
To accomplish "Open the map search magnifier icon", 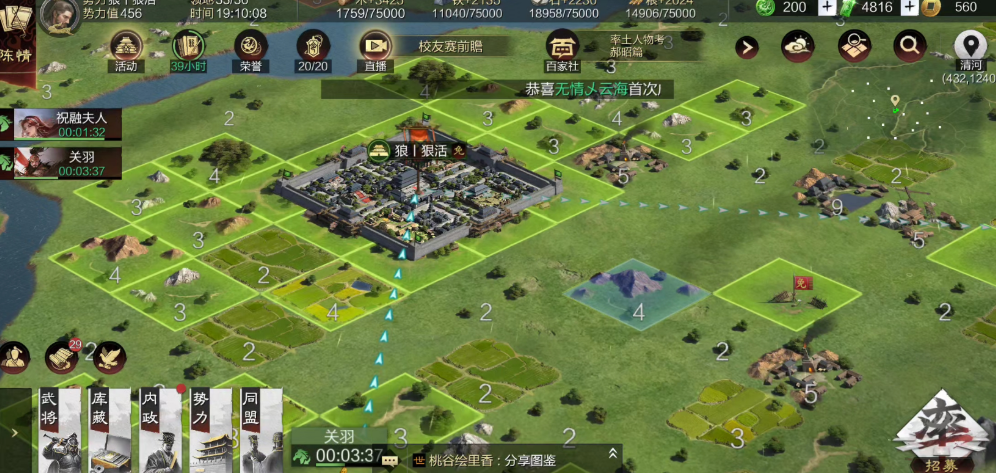I will (x=909, y=45).
